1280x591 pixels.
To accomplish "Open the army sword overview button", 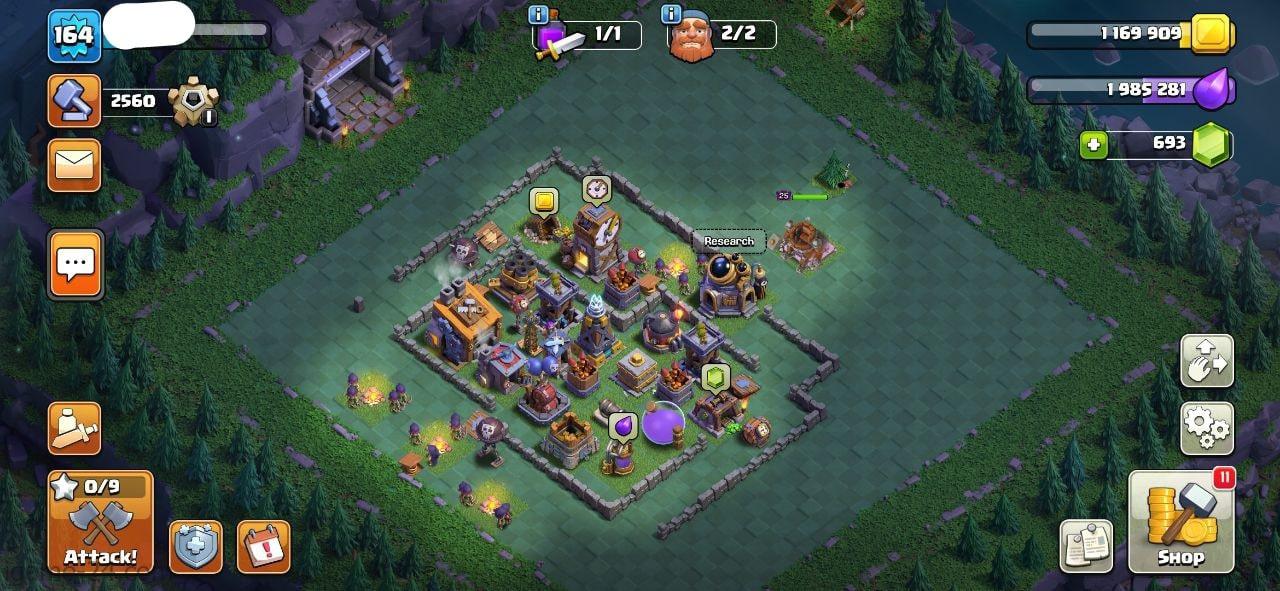I will click(74, 429).
